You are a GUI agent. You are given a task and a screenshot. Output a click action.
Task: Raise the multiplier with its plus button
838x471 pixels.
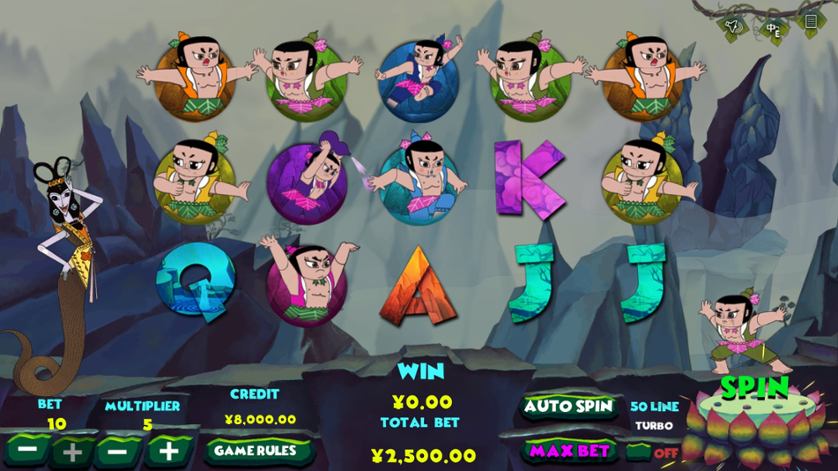[x=168, y=451]
